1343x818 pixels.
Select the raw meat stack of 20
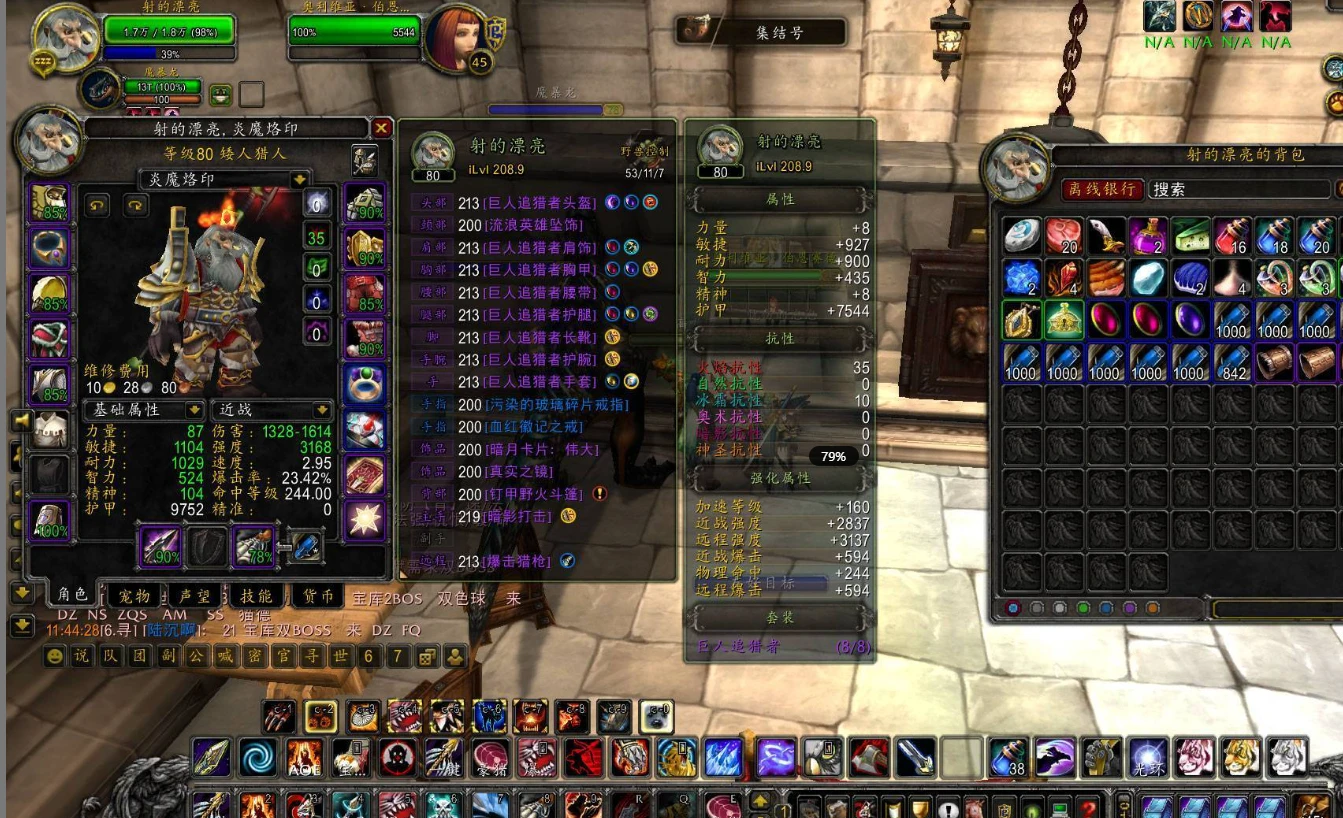[1064, 236]
